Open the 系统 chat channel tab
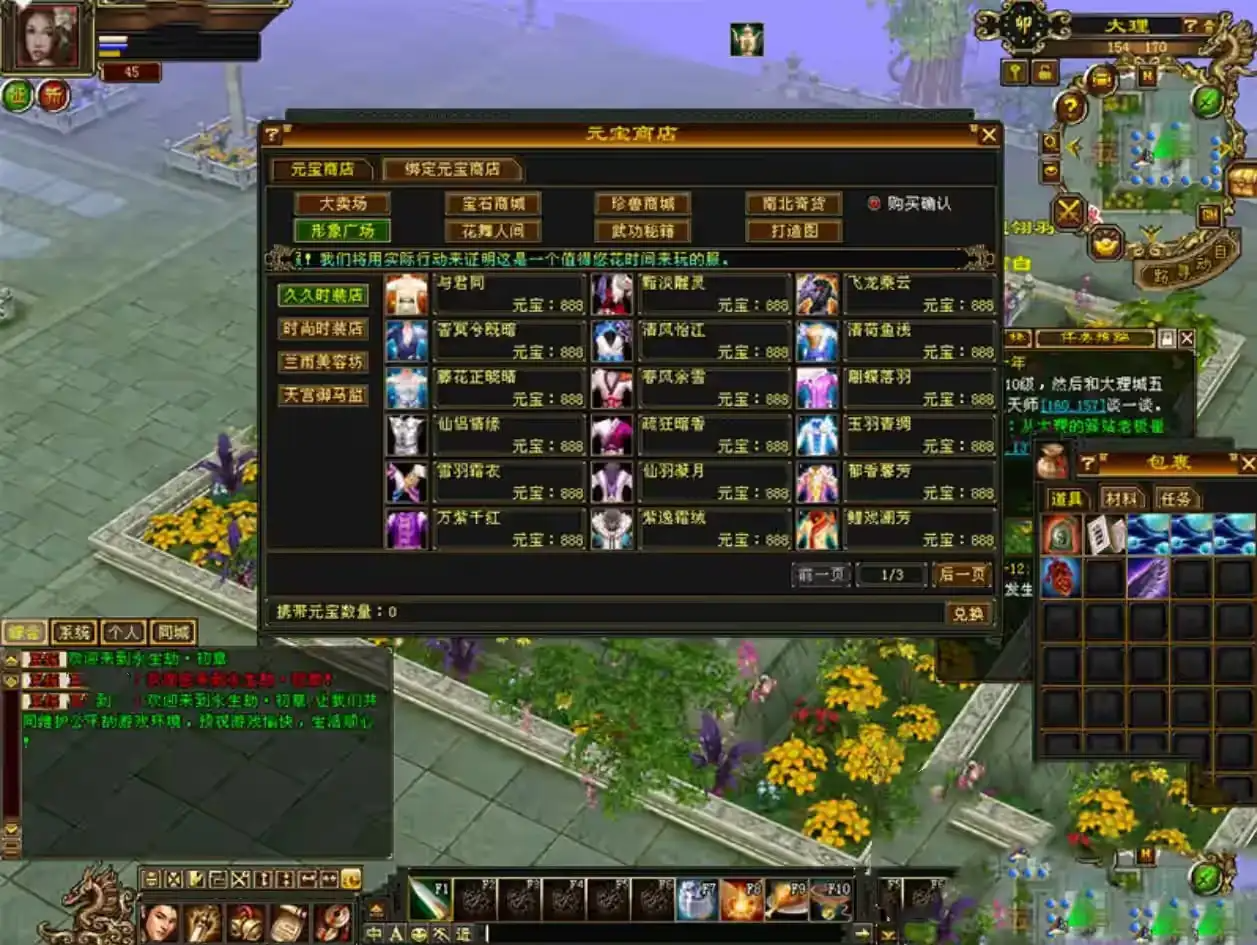This screenshot has height=945, width=1257. coord(74,632)
